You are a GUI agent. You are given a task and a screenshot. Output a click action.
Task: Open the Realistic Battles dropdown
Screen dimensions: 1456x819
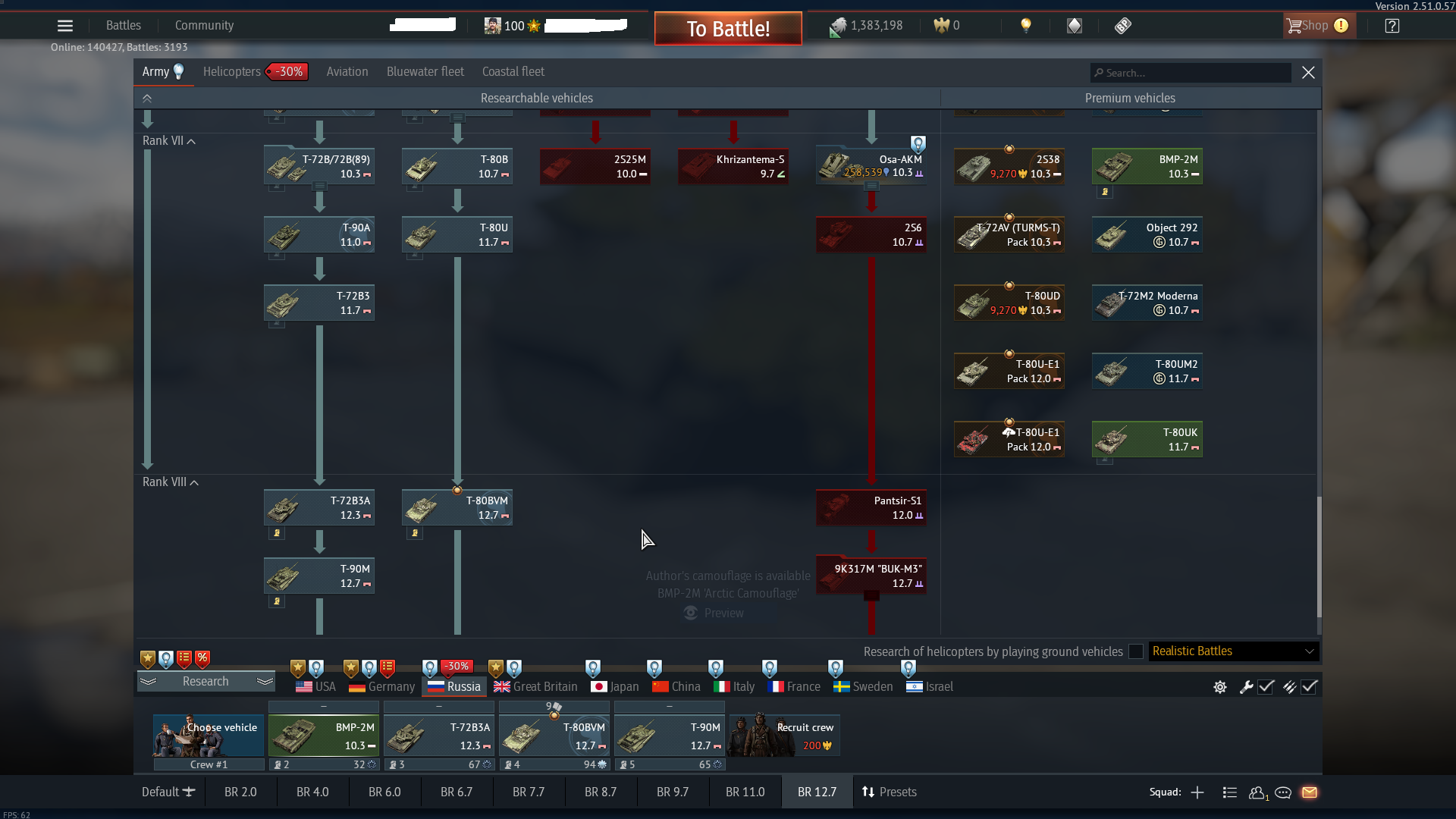point(1233,651)
